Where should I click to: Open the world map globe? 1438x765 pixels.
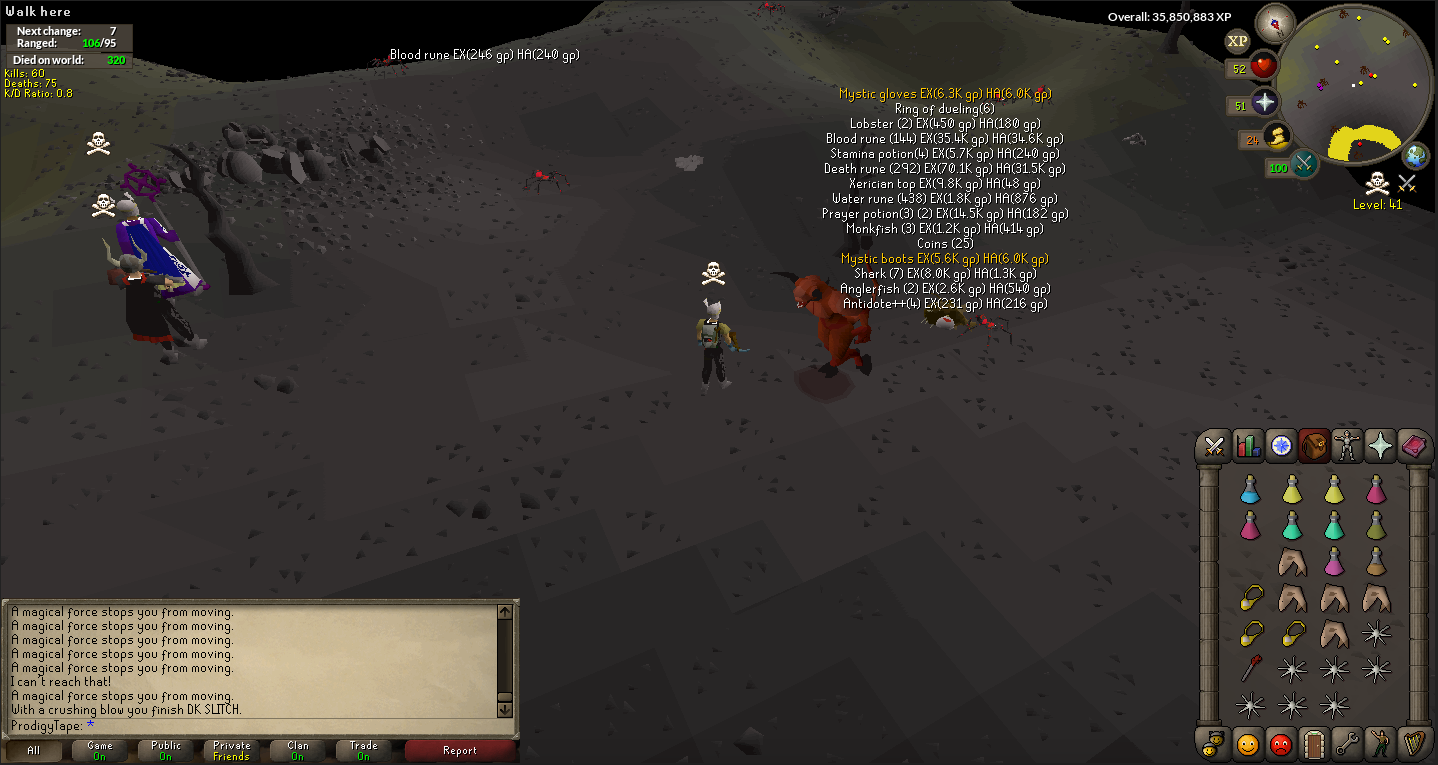(1416, 156)
